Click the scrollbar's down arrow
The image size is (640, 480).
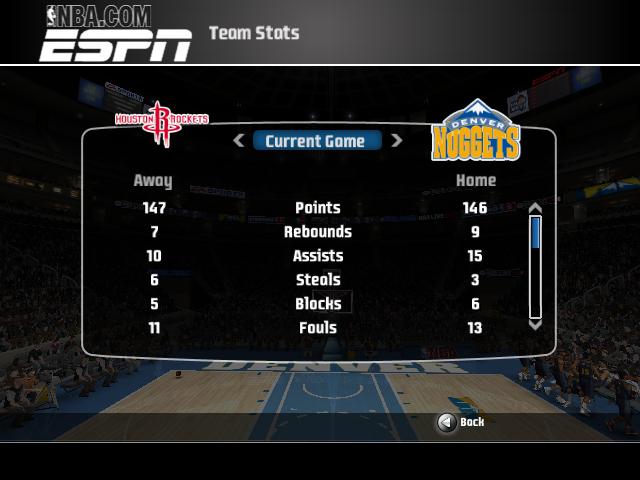coord(535,324)
